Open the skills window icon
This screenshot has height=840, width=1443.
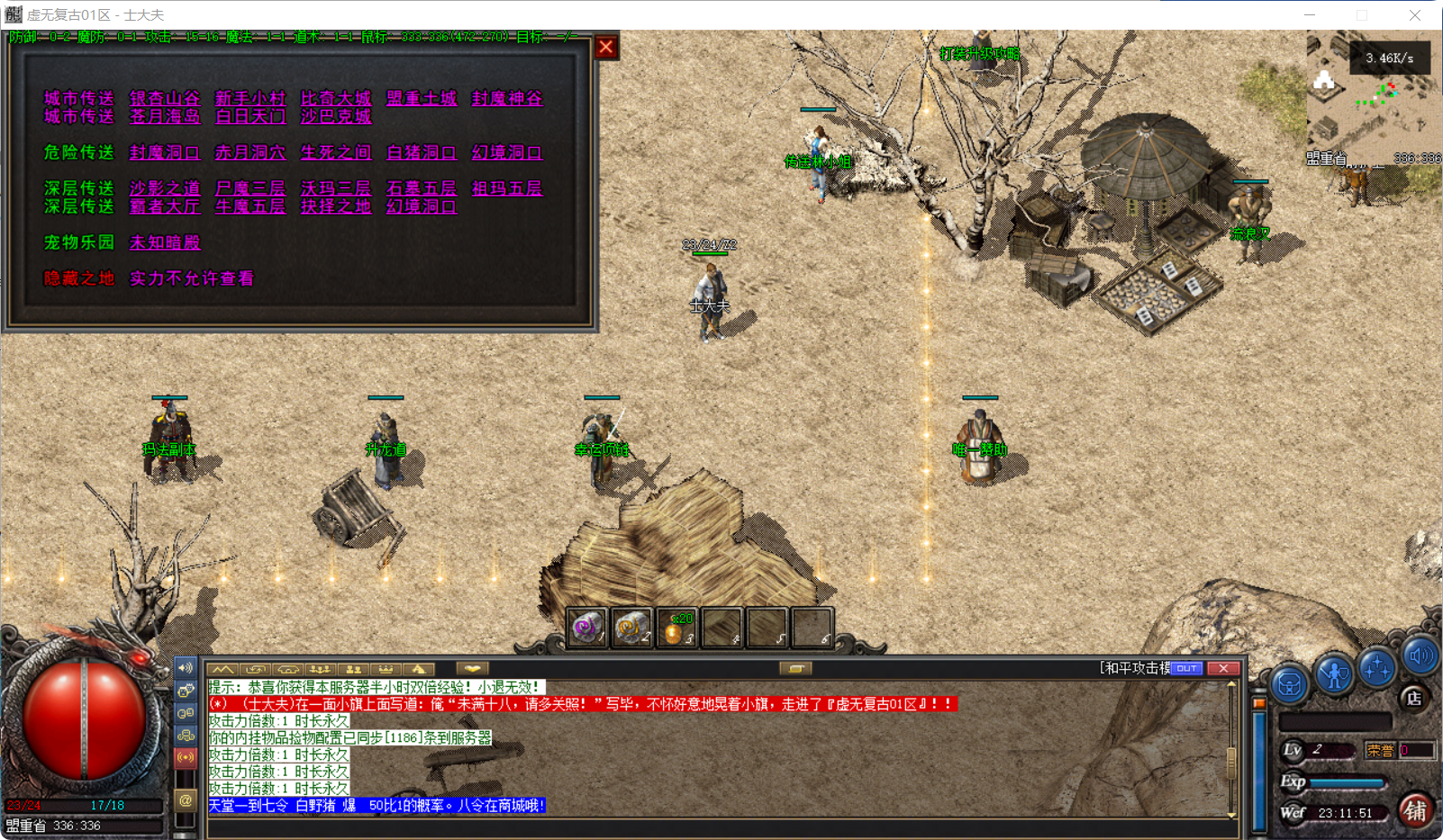click(x=1376, y=667)
